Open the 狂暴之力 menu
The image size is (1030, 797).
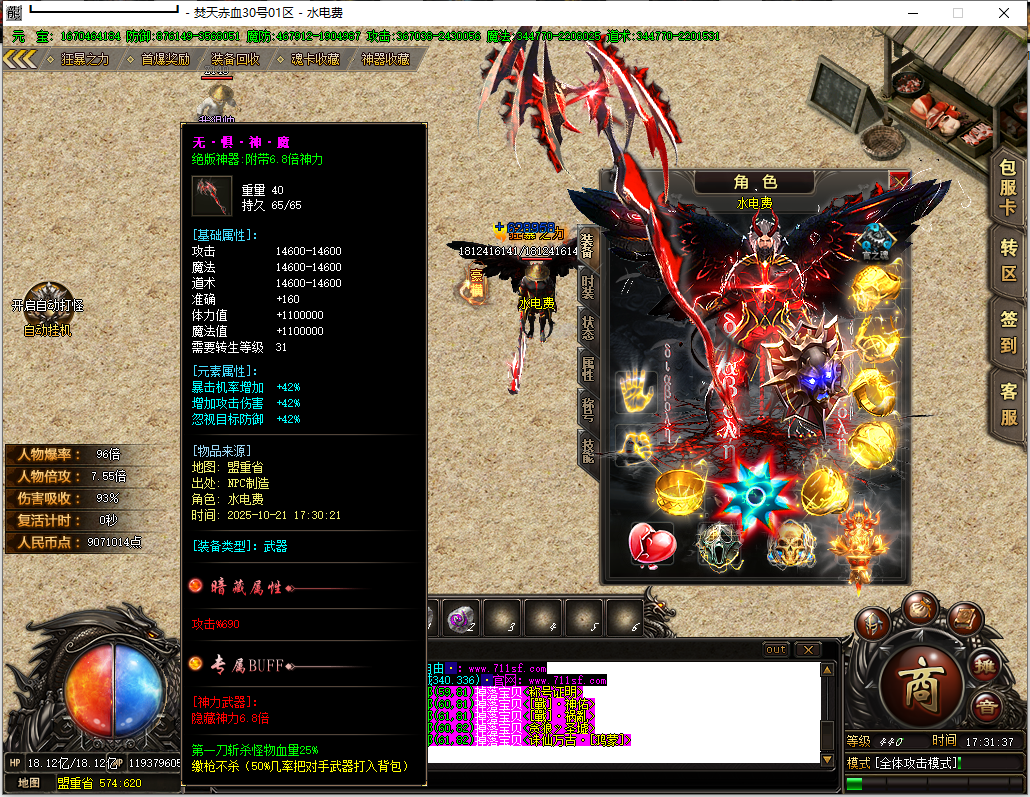[x=83, y=59]
